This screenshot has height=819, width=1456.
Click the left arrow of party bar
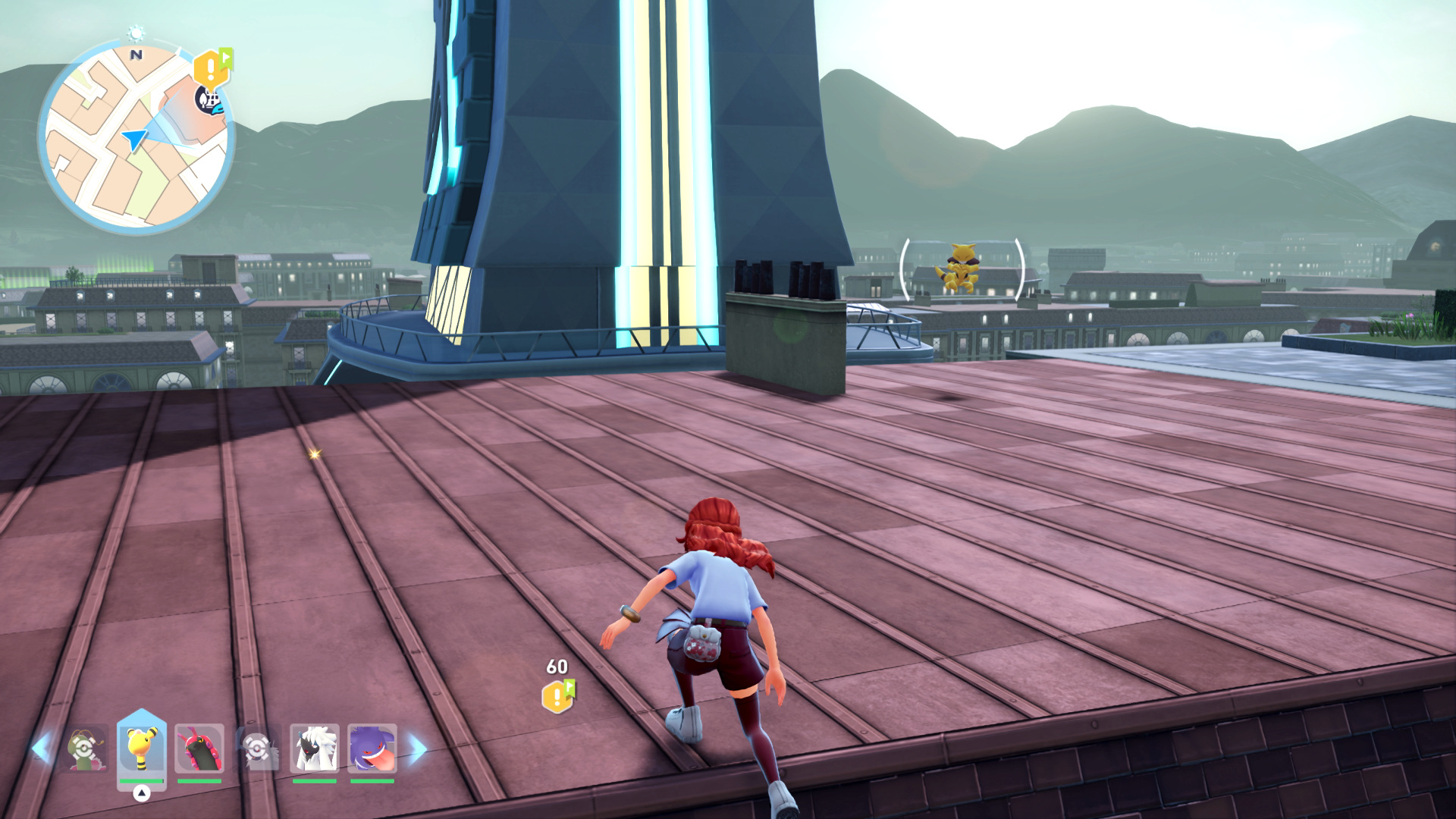coord(41,748)
